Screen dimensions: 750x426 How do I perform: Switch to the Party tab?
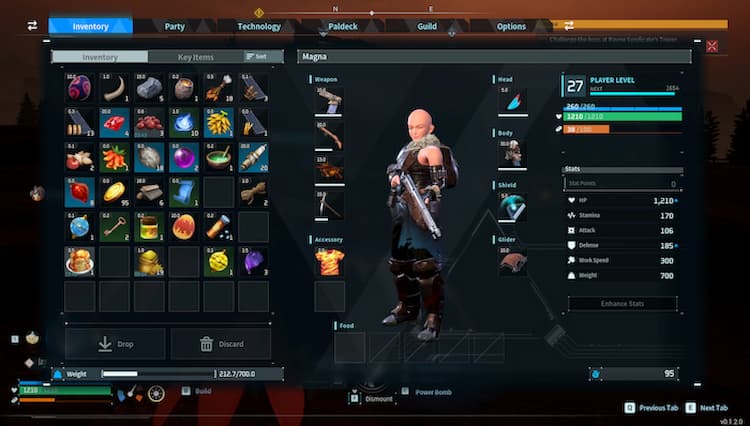tap(174, 26)
